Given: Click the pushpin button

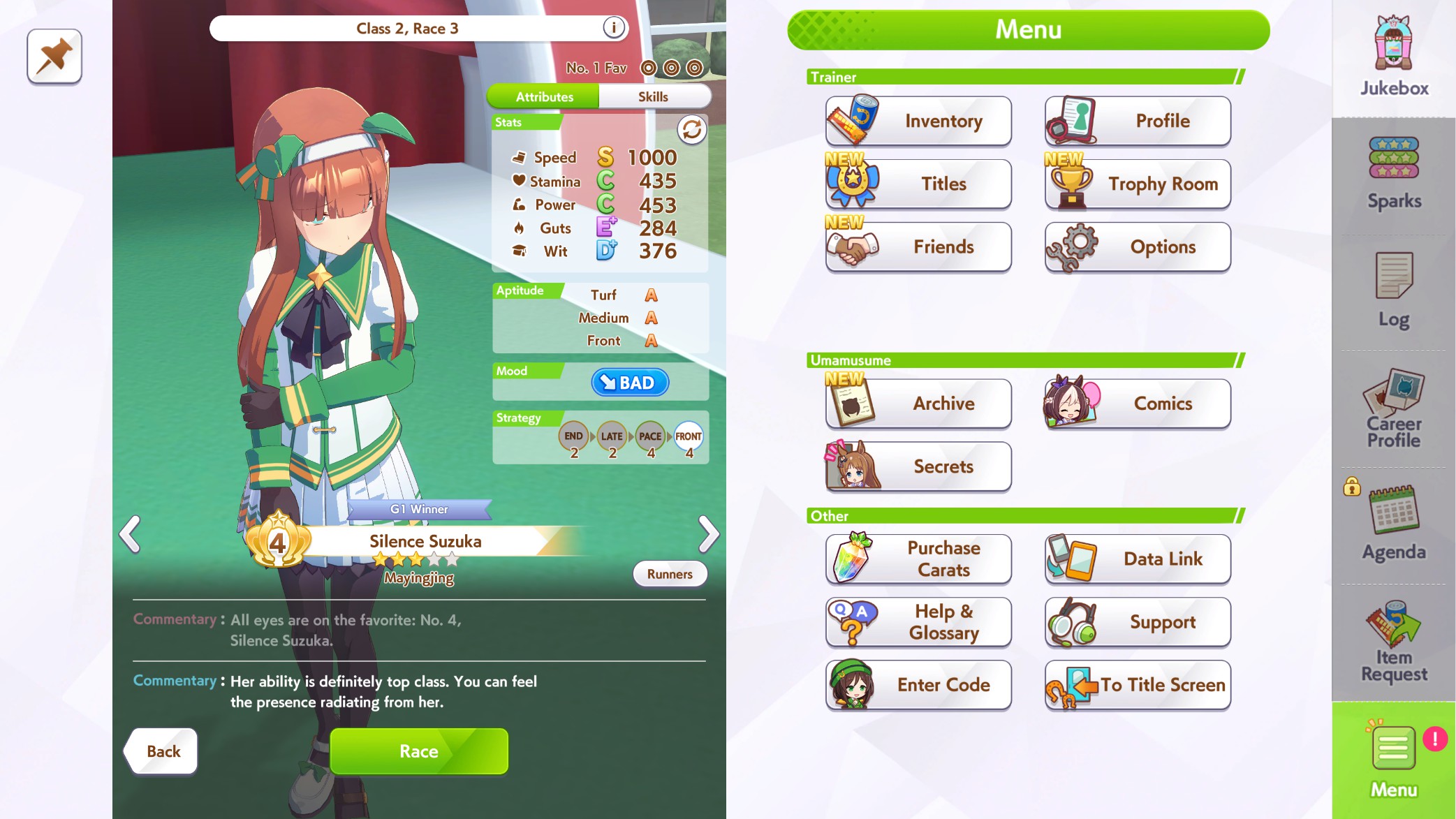Looking at the screenshot, I should point(54,57).
